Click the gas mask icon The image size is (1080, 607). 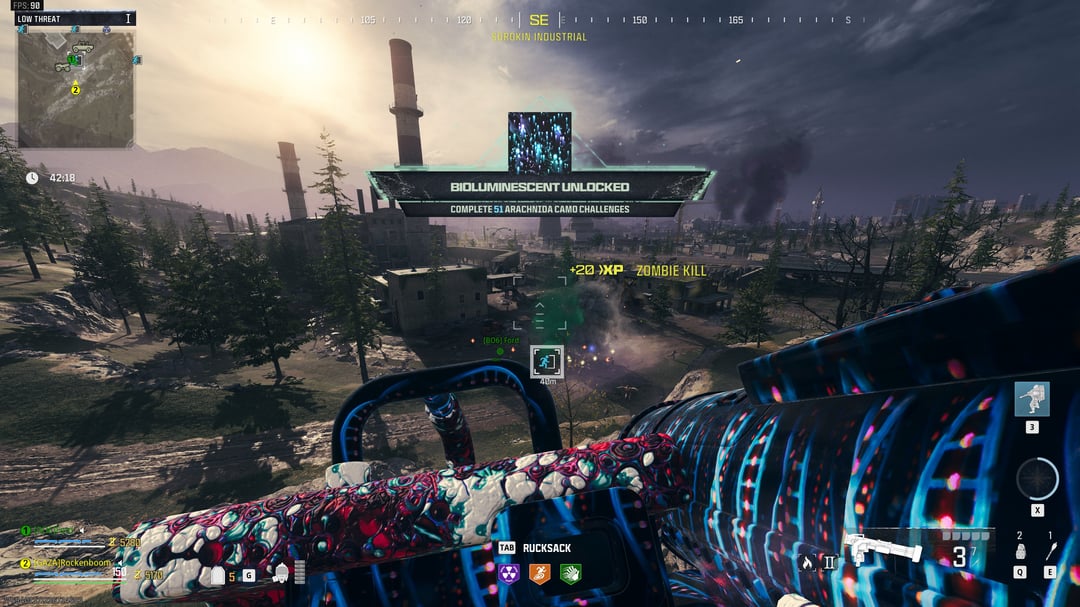pyautogui.click(x=281, y=574)
